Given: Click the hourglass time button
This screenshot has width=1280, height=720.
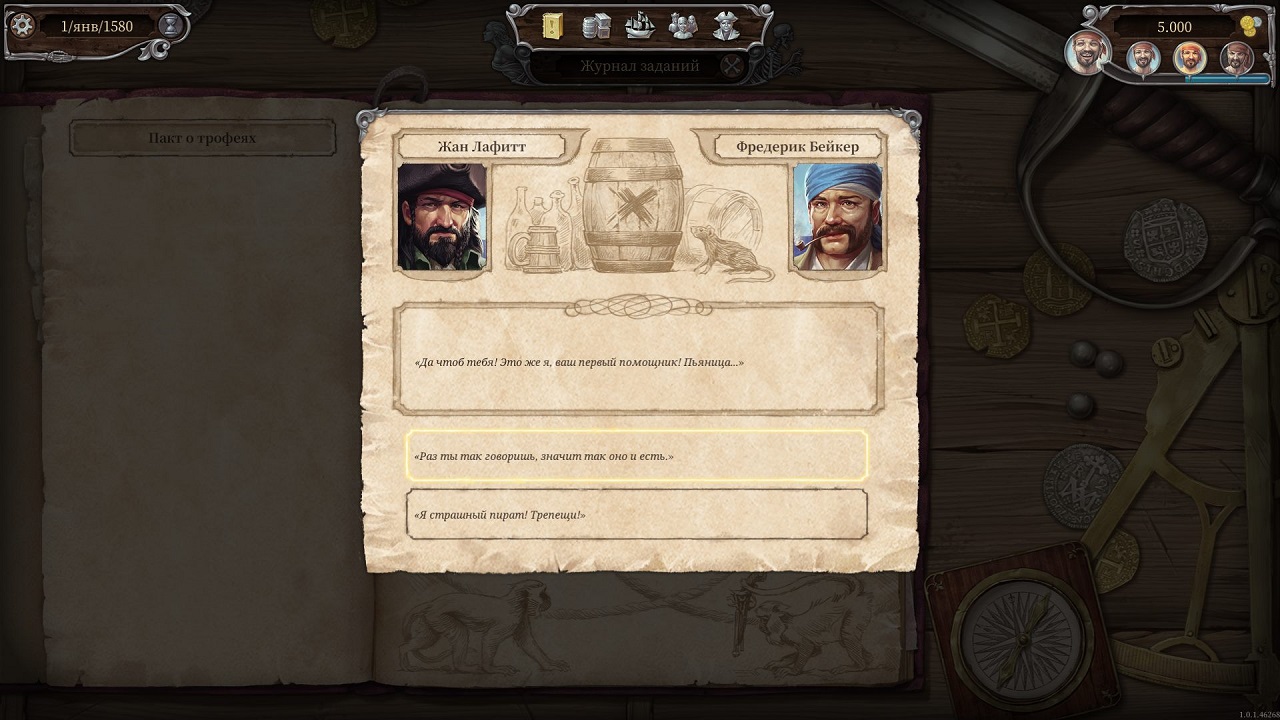Looking at the screenshot, I should coord(170,26).
